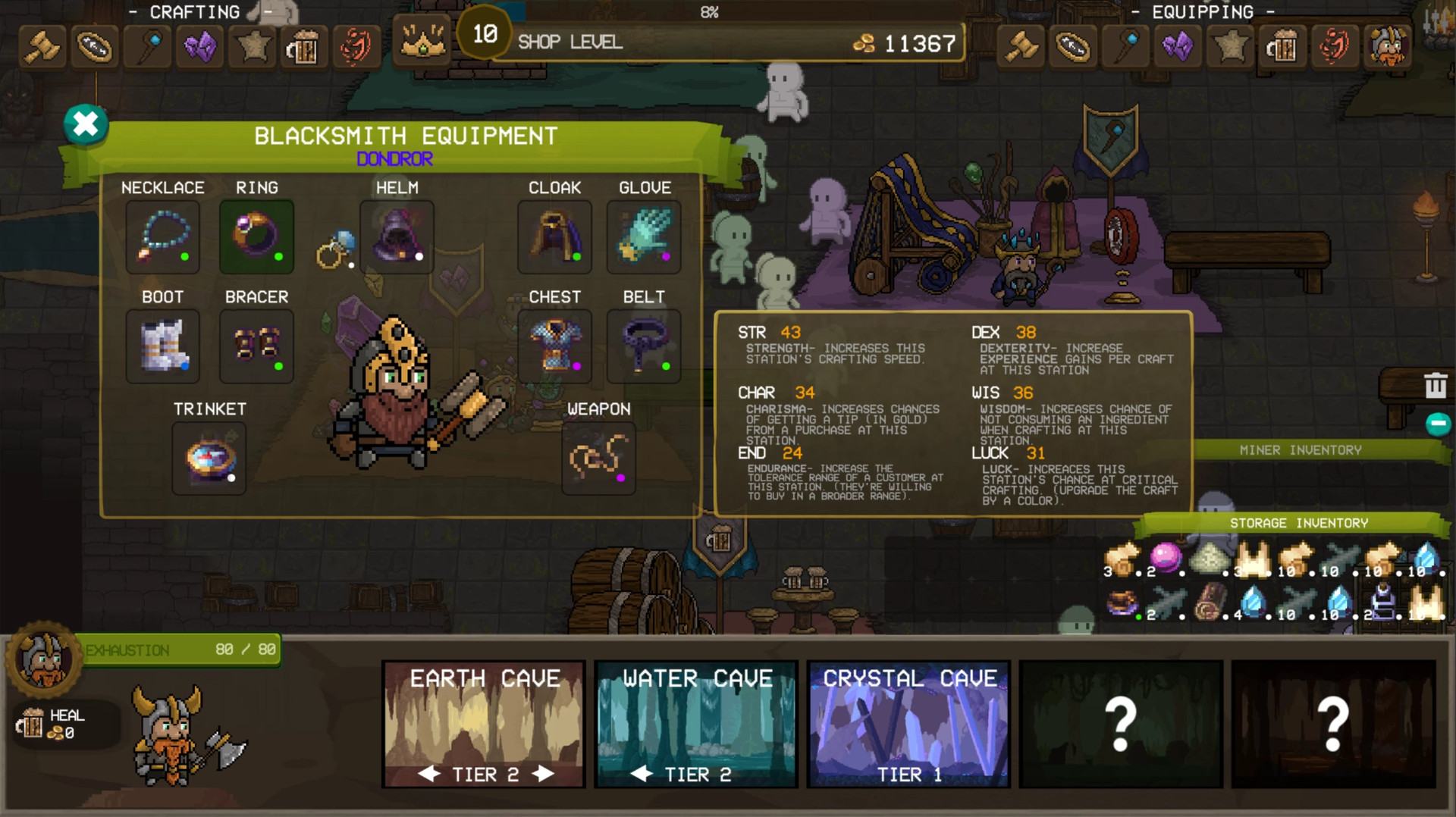
Task: Click the purple helm slot
Action: 397,237
